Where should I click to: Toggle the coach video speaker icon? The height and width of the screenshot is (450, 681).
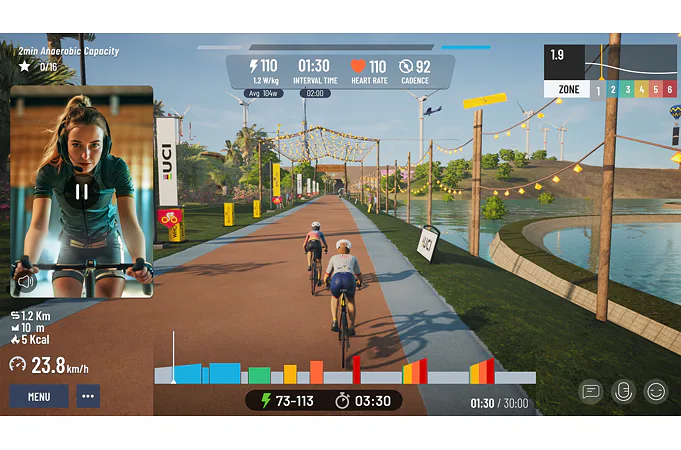pos(26,282)
